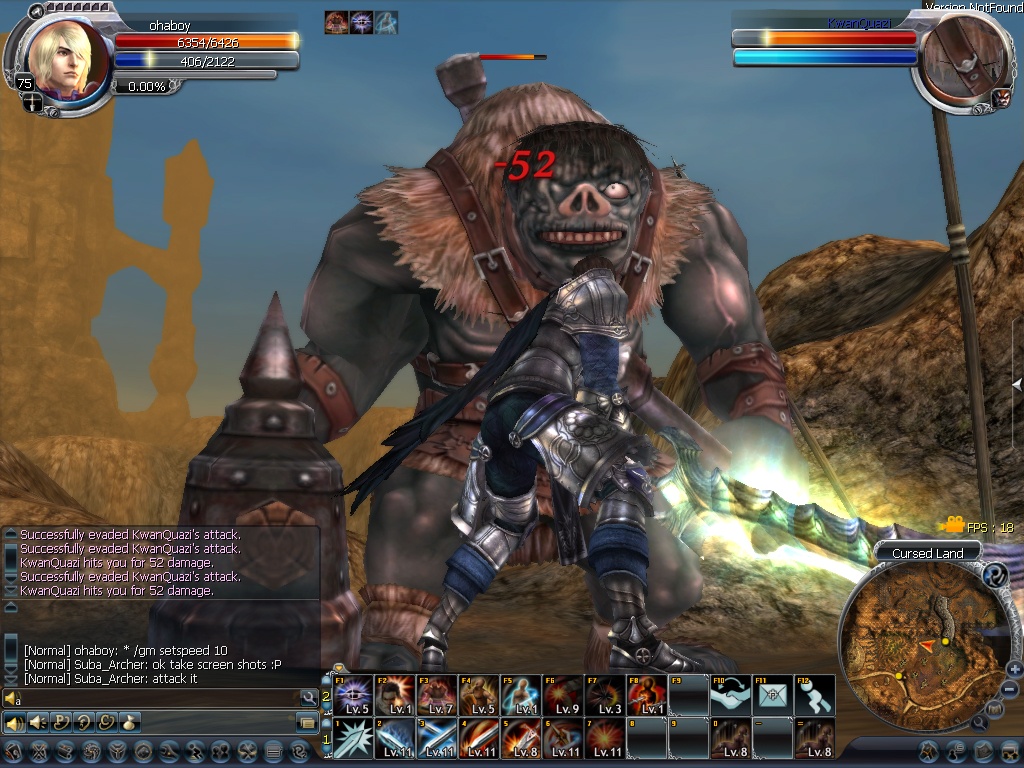Viewport: 1024px width, 768px height.
Task: Click the F10 handshake trade icon
Action: point(730,694)
